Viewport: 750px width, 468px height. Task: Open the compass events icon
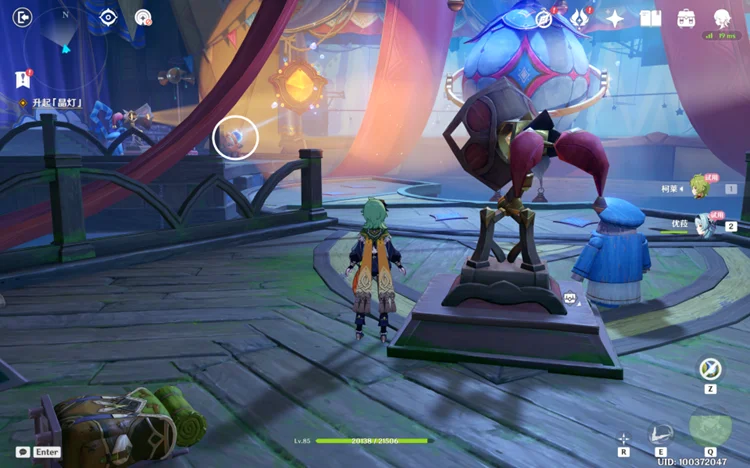coord(544,18)
